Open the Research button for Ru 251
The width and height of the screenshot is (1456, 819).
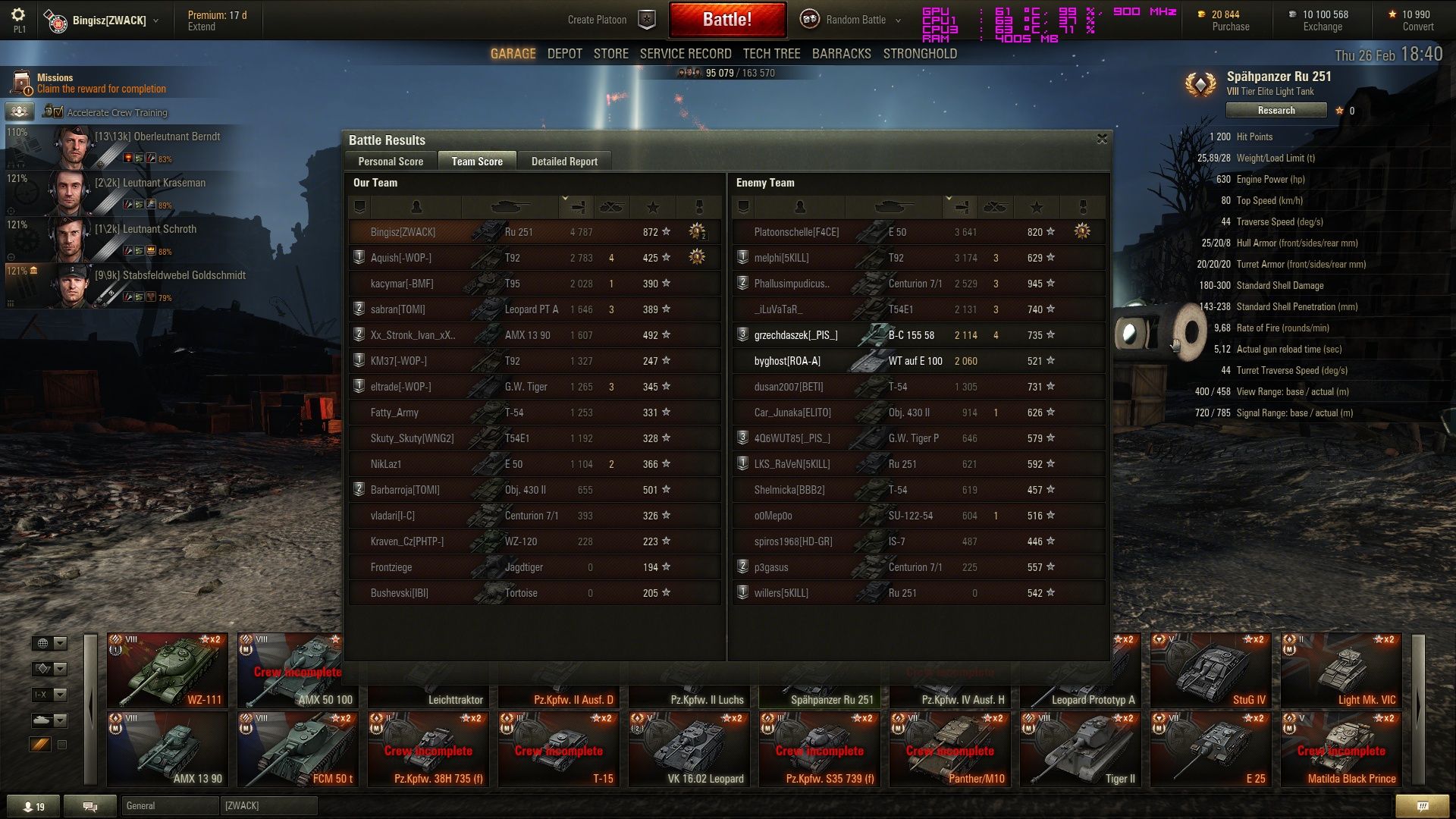point(1276,111)
